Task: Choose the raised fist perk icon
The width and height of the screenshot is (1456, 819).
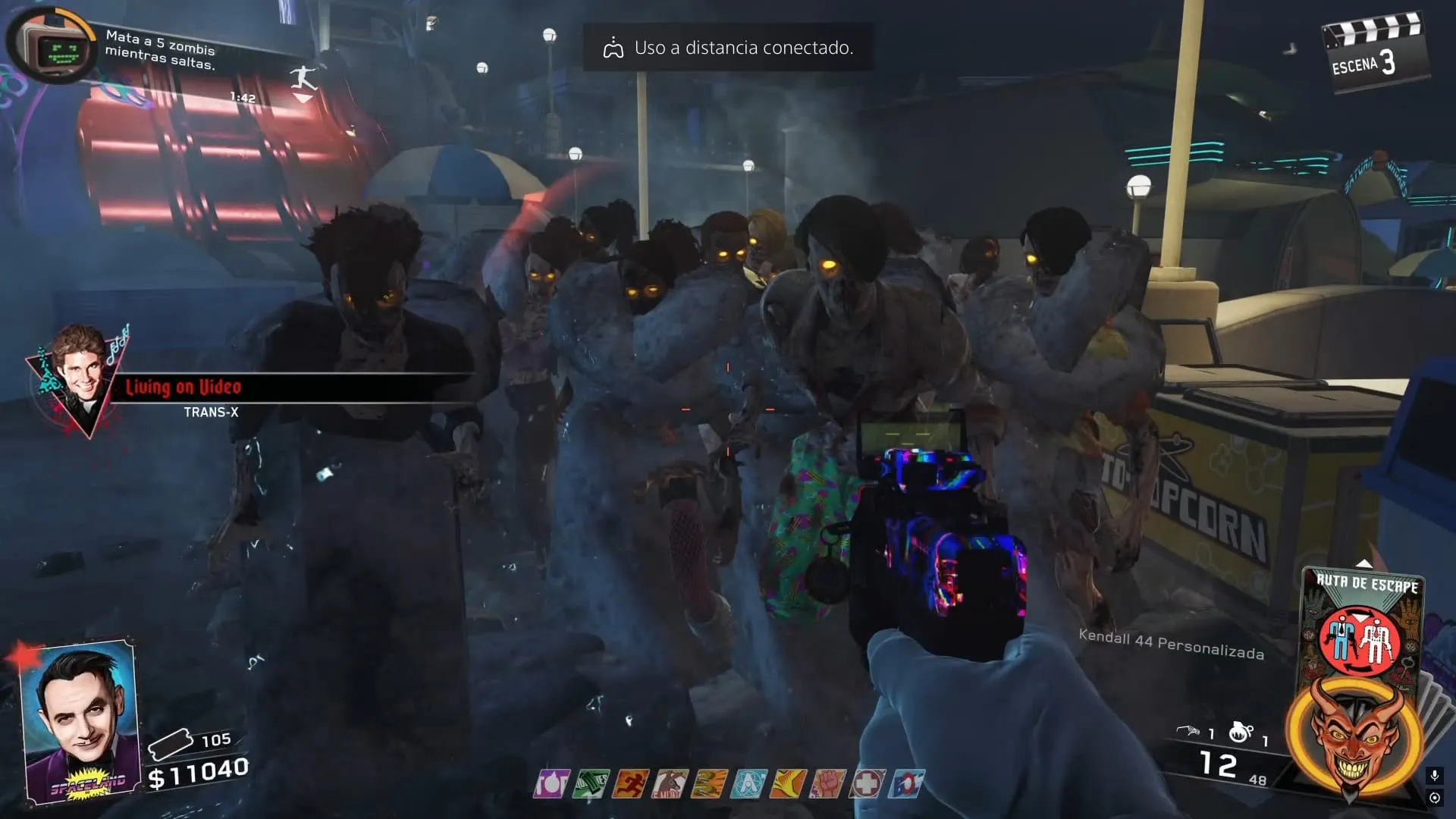Action: coord(827,783)
